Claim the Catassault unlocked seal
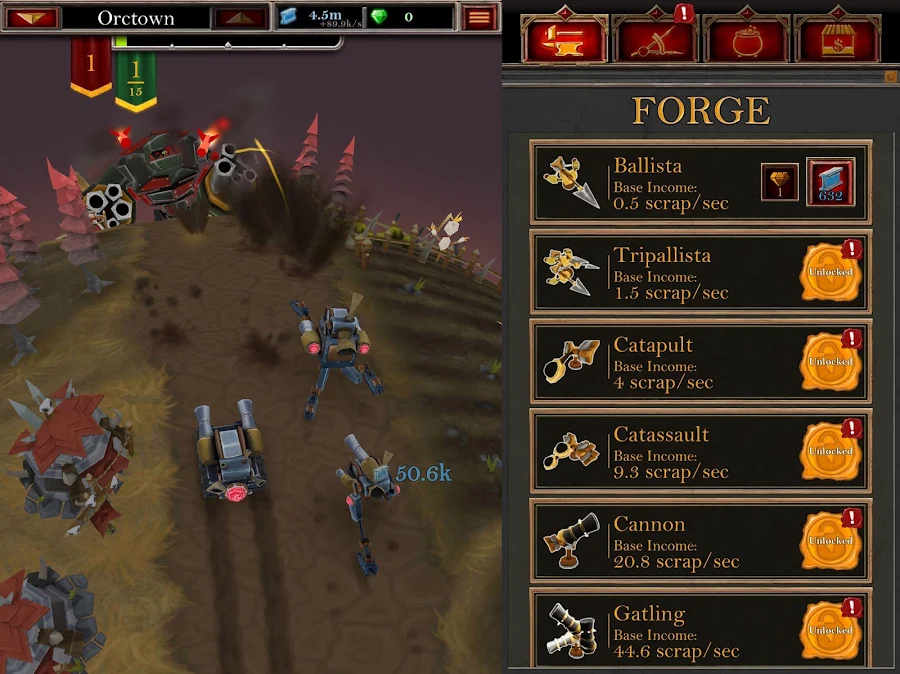Viewport: 900px width, 674px height. tap(831, 451)
